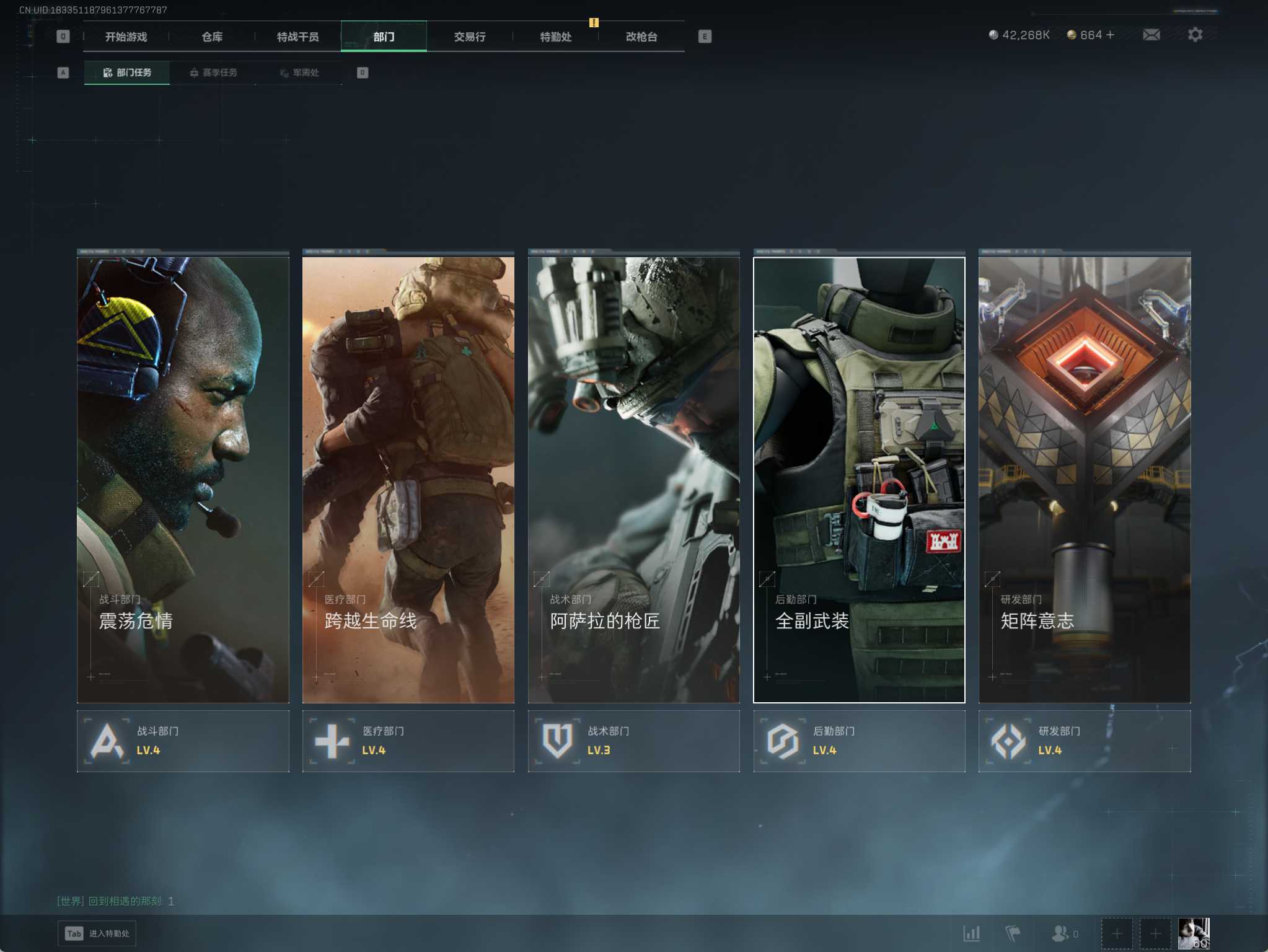Select the 特勤处 tab
The image size is (1268, 952).
555,37
